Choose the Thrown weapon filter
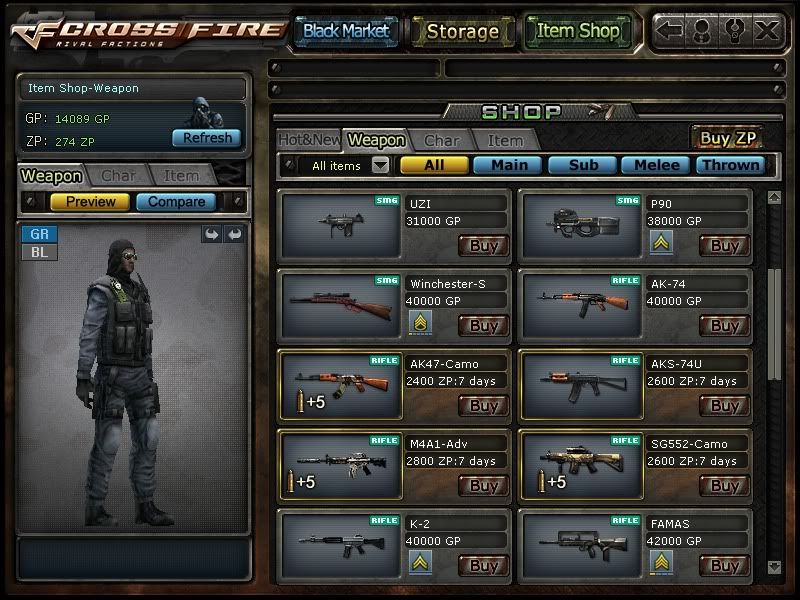The width and height of the screenshot is (800, 600). pyautogui.click(x=729, y=165)
